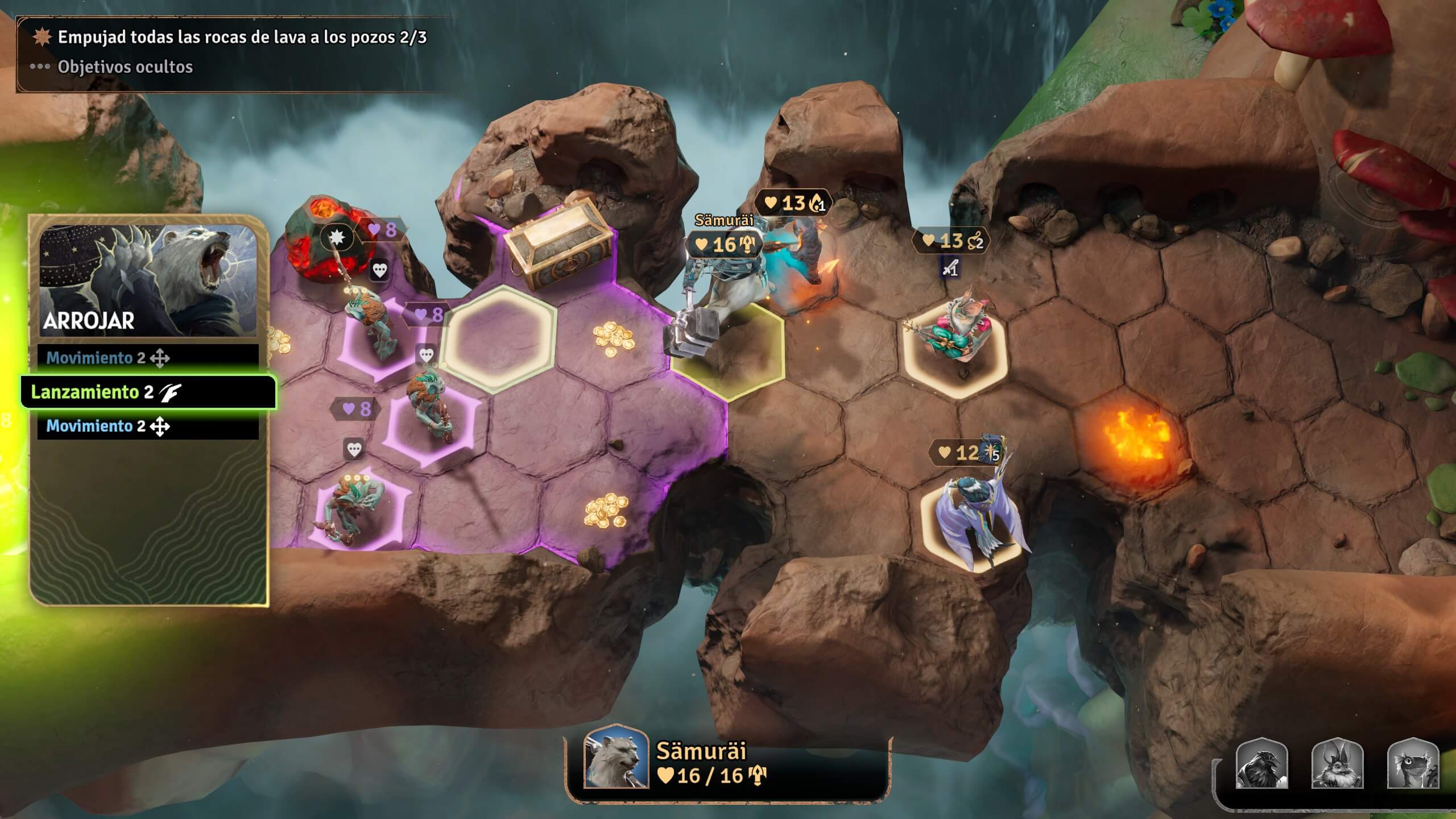
Task: Choose the Movimiento 2 step above Lanzamiento
Action: [148, 358]
